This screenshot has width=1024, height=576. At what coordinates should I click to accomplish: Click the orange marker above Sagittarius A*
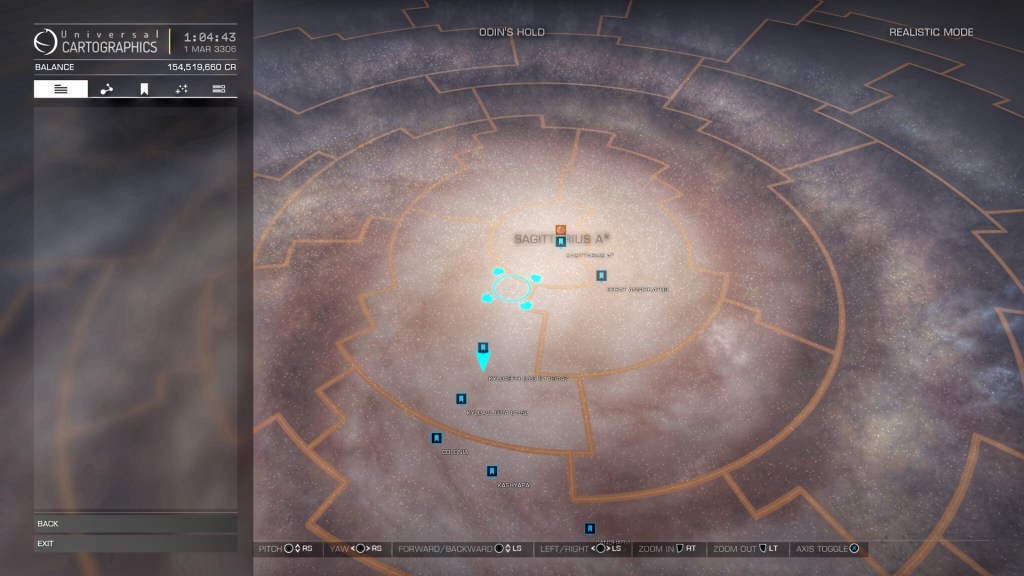coord(561,230)
